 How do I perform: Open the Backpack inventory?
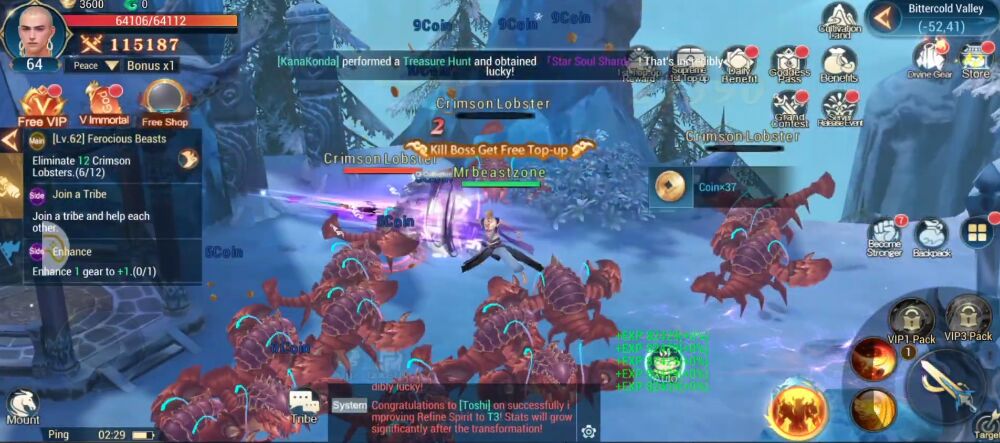[931, 238]
